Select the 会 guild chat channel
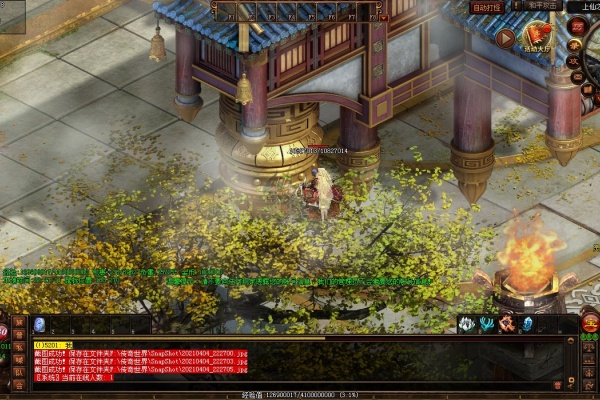 click(x=19, y=385)
